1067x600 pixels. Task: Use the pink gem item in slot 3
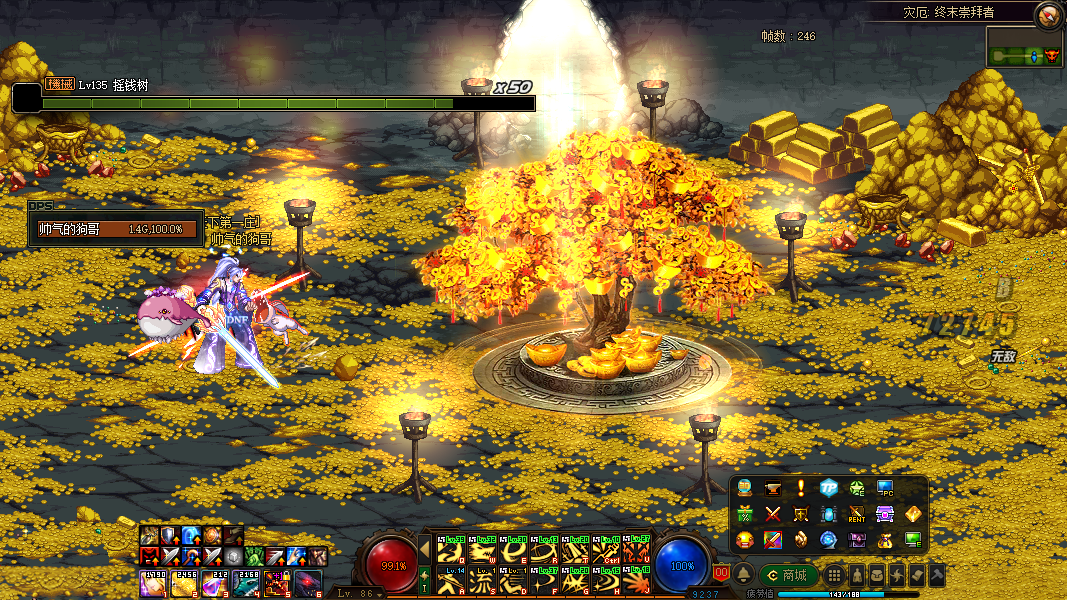(x=214, y=583)
